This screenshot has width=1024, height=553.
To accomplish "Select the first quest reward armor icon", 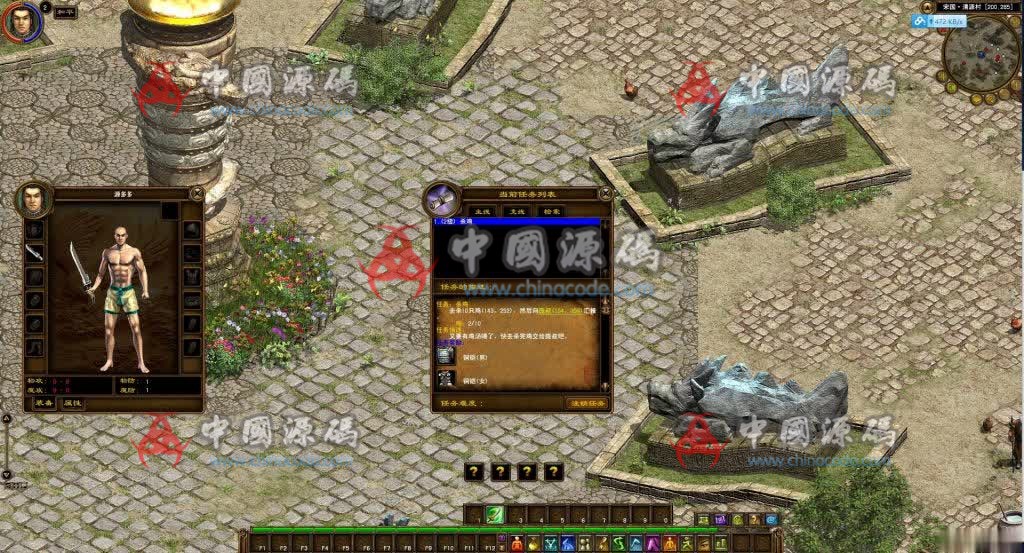I will [446, 355].
